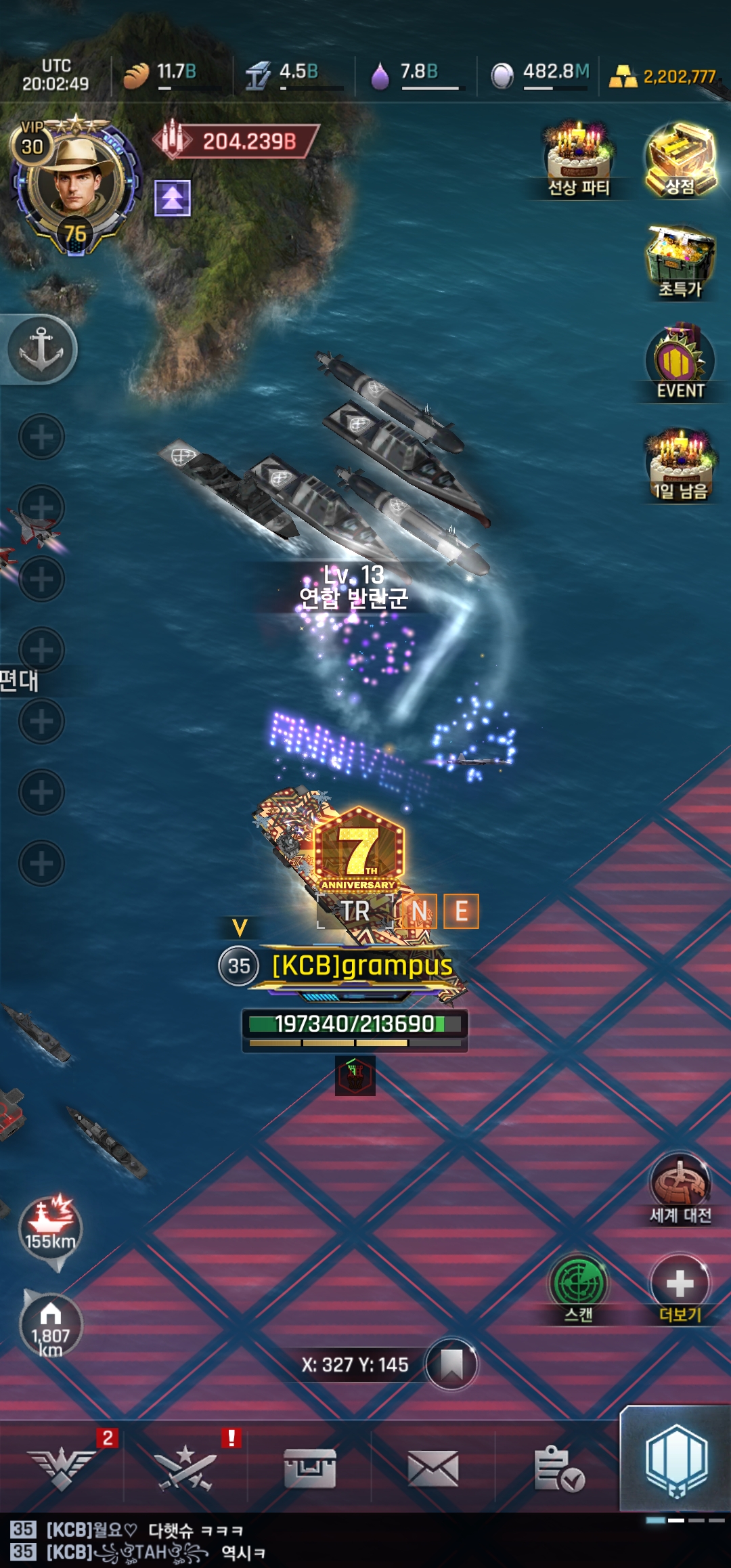Screen dimensions: 731x1568
Task: Open the alliance chat bar
Action: click(x=271, y=1541)
